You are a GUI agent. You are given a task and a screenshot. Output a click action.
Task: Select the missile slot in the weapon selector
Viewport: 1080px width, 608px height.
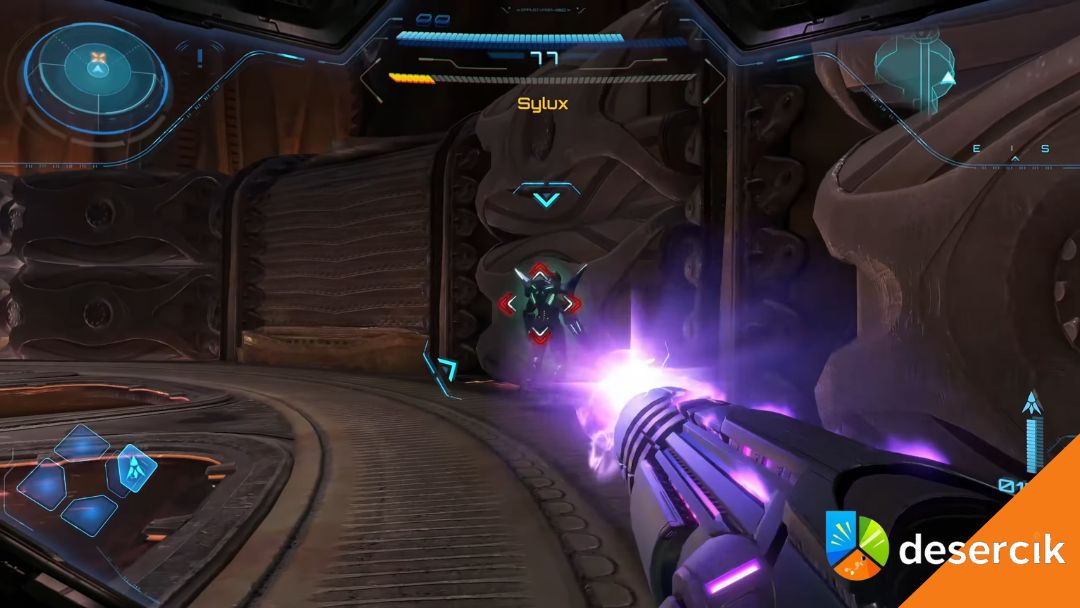(x=133, y=467)
